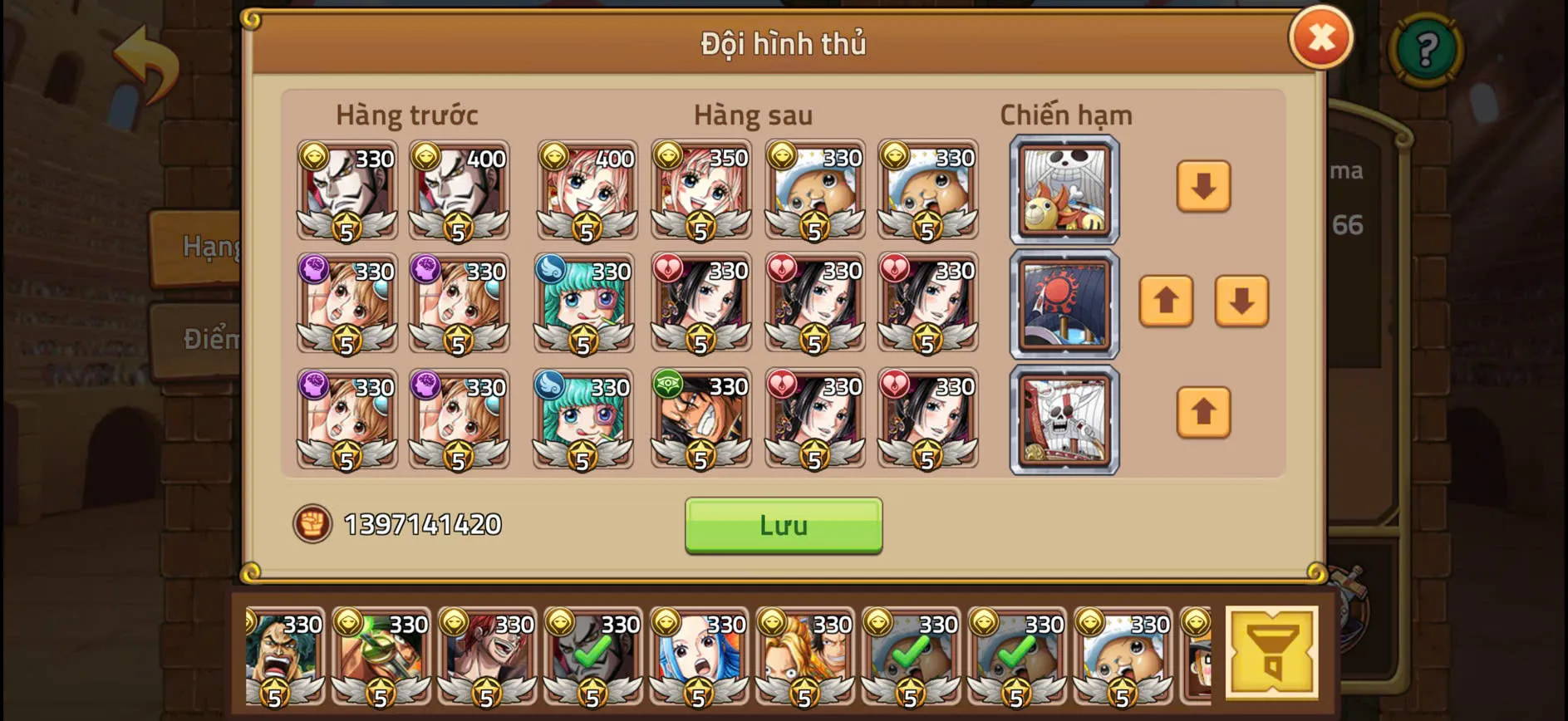Image resolution: width=1568 pixels, height=721 pixels.
Task: Select the red sun warship in Chiến hạm column
Action: point(1064,305)
